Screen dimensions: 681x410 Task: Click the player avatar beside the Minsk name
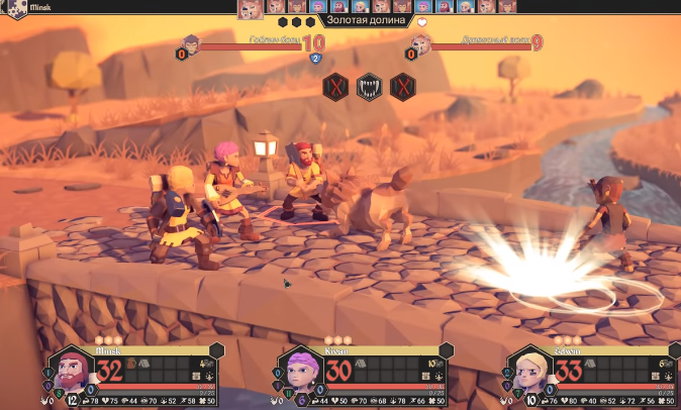pyautogui.click(x=14, y=8)
